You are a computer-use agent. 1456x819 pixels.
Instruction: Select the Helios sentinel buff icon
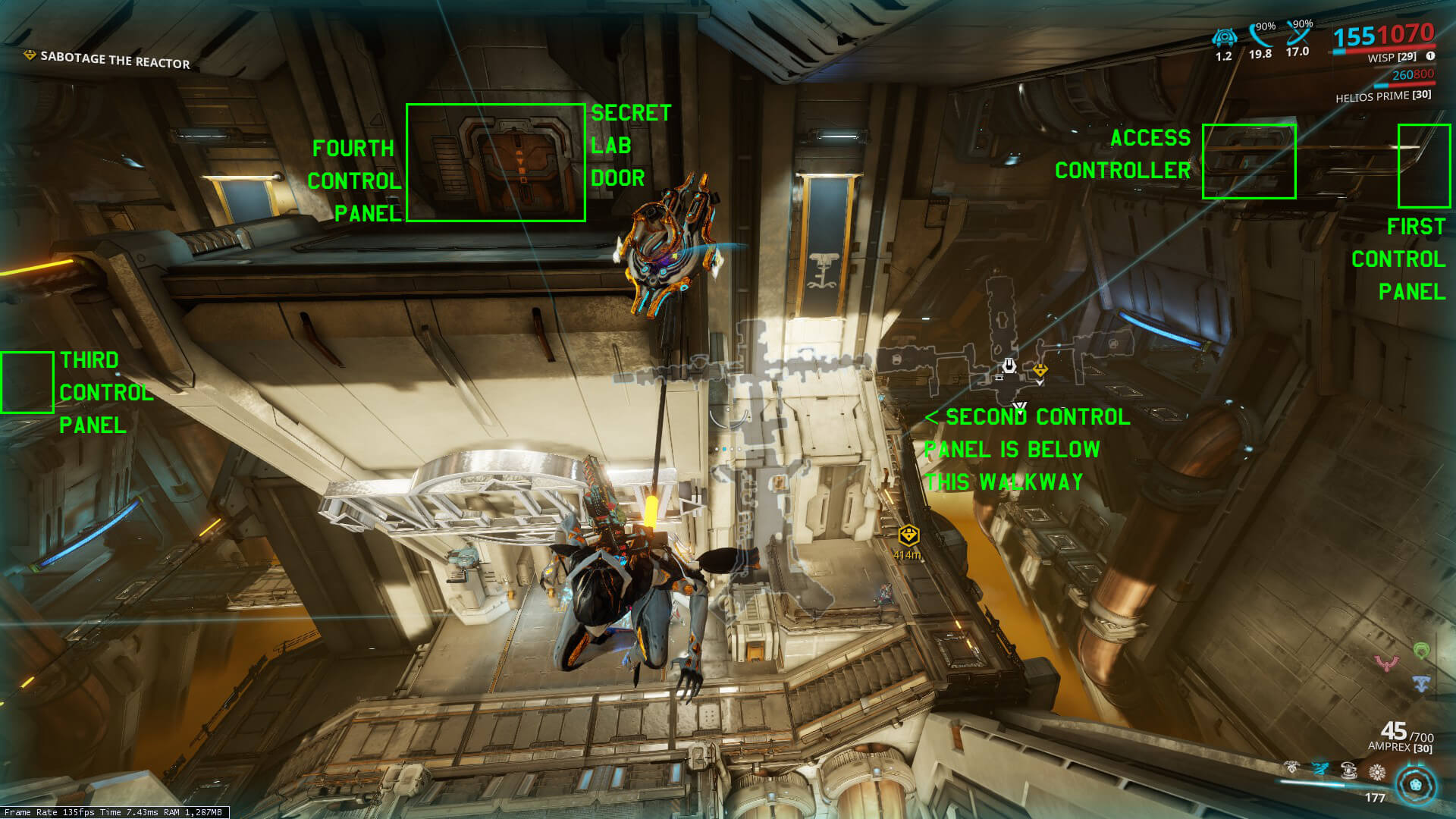coord(1224,37)
